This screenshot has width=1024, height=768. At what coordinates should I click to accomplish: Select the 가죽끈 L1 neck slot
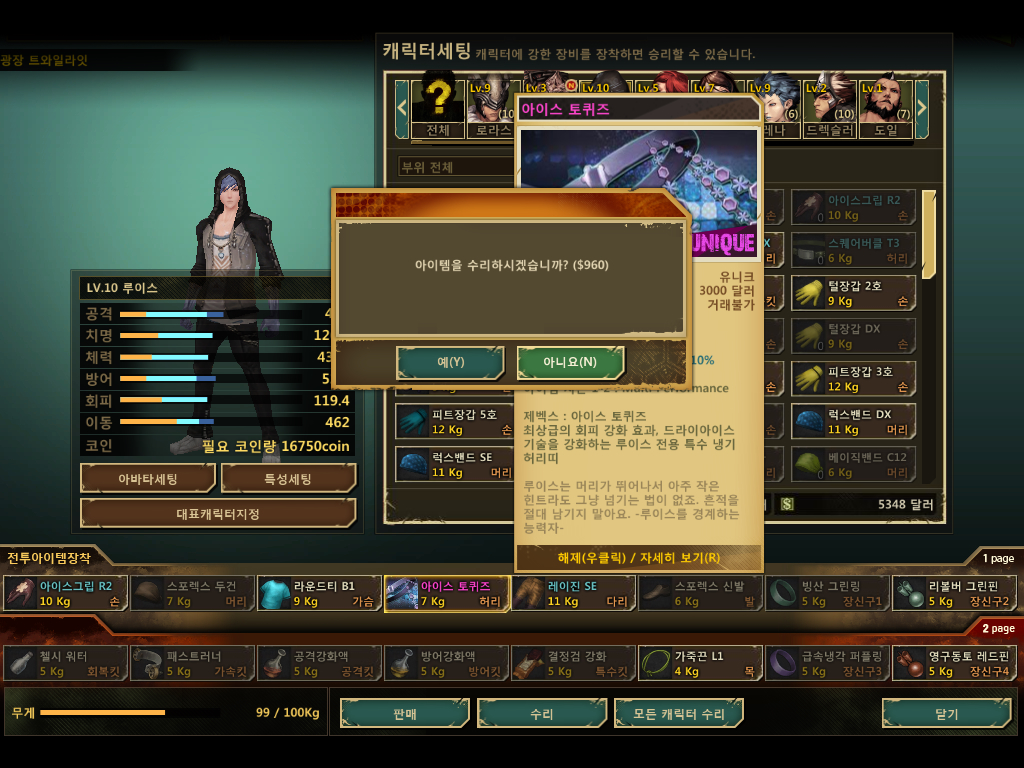click(700, 663)
